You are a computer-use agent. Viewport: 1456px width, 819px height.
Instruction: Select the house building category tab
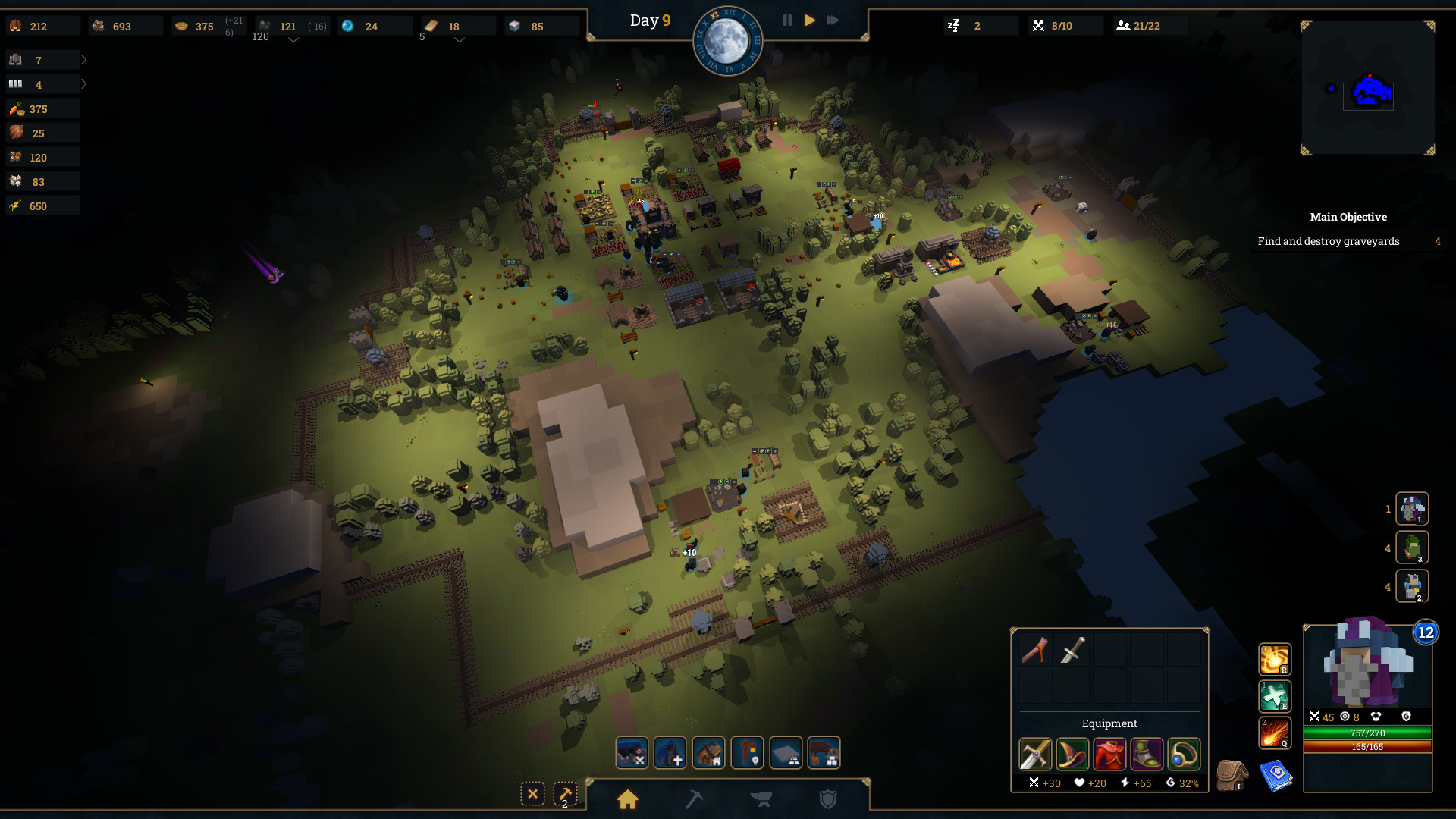(x=628, y=799)
